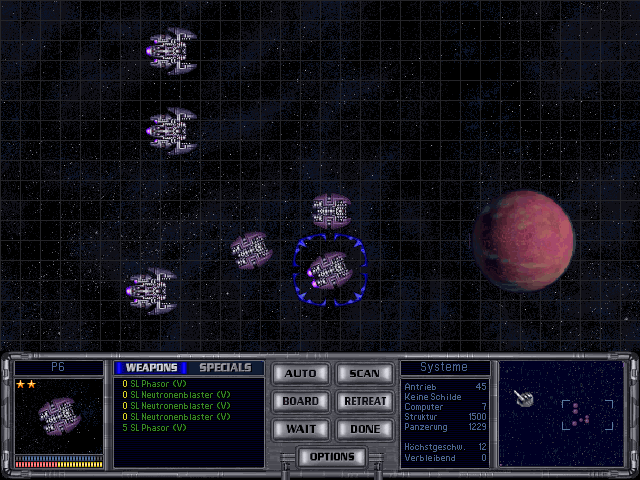Image resolution: width=640 pixels, height=480 pixels.
Task: Retreat from the battle
Action: [x=364, y=401]
